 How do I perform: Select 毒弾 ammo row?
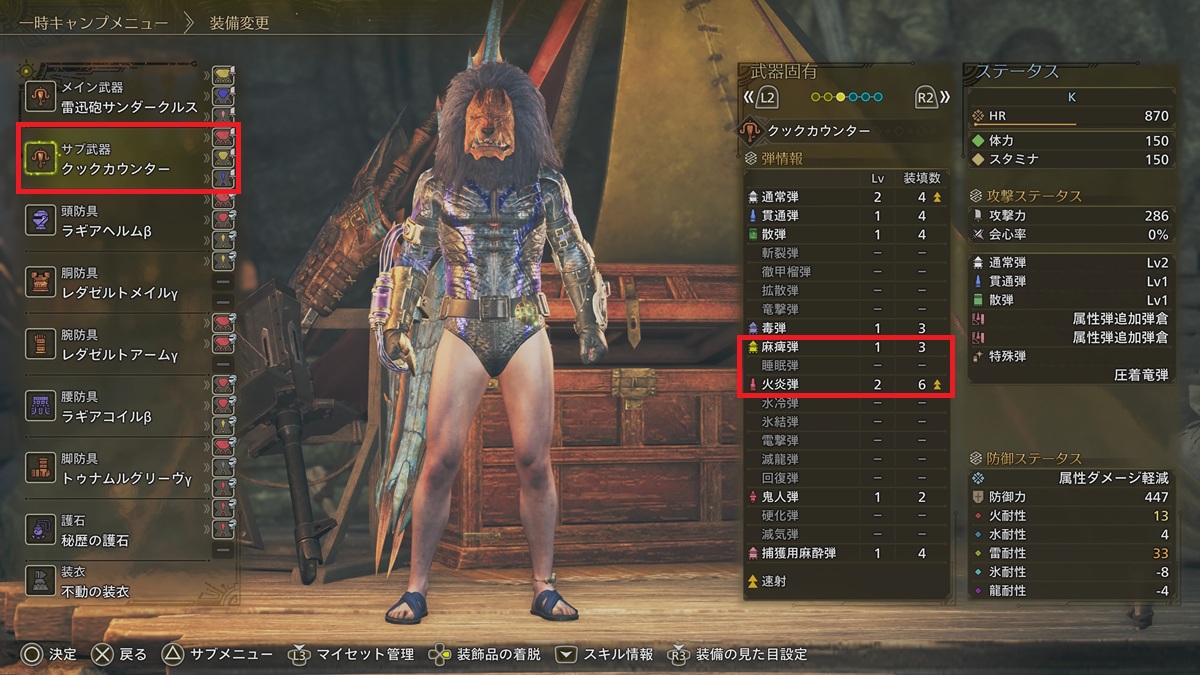[x=845, y=328]
